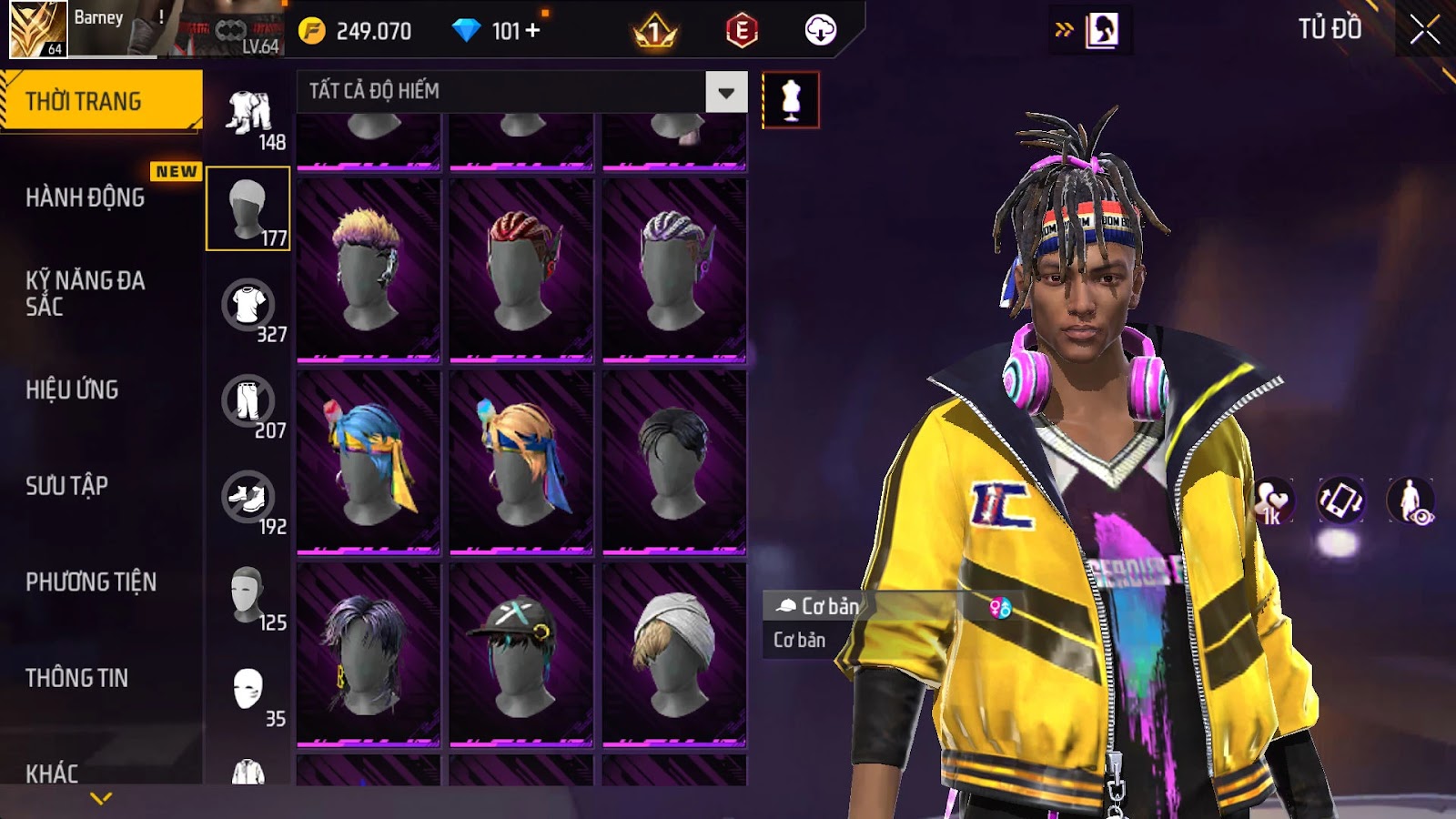The height and width of the screenshot is (819, 1456).
Task: Add diamonds with the plus button
Action: click(x=533, y=31)
